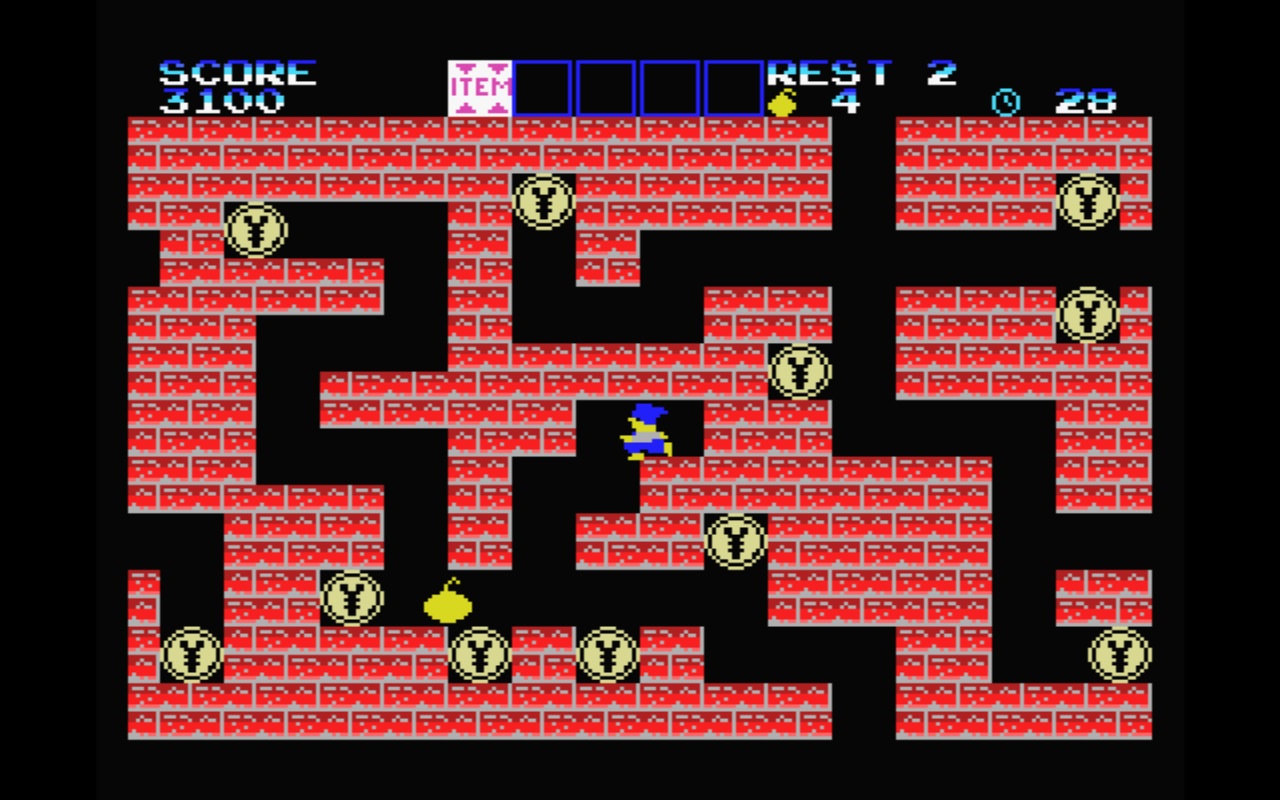Collect the ¥ coin near the top-left corner

[x=258, y=230]
